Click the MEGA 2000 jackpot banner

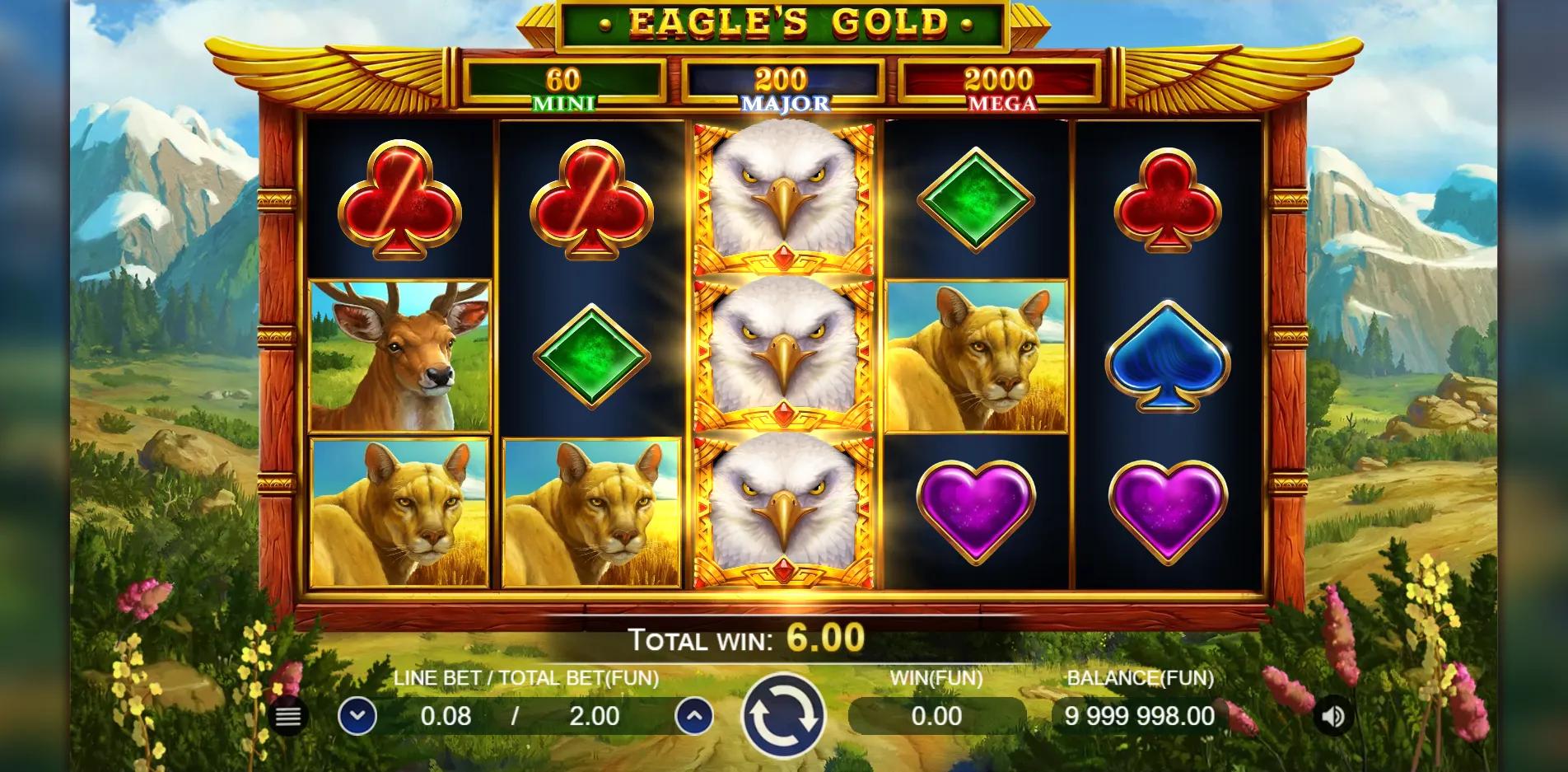coord(1001,87)
